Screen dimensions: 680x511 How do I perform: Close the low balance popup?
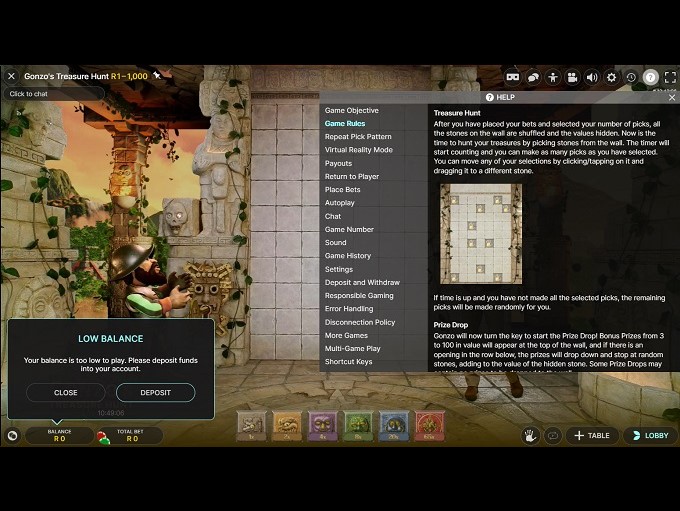[65, 393]
